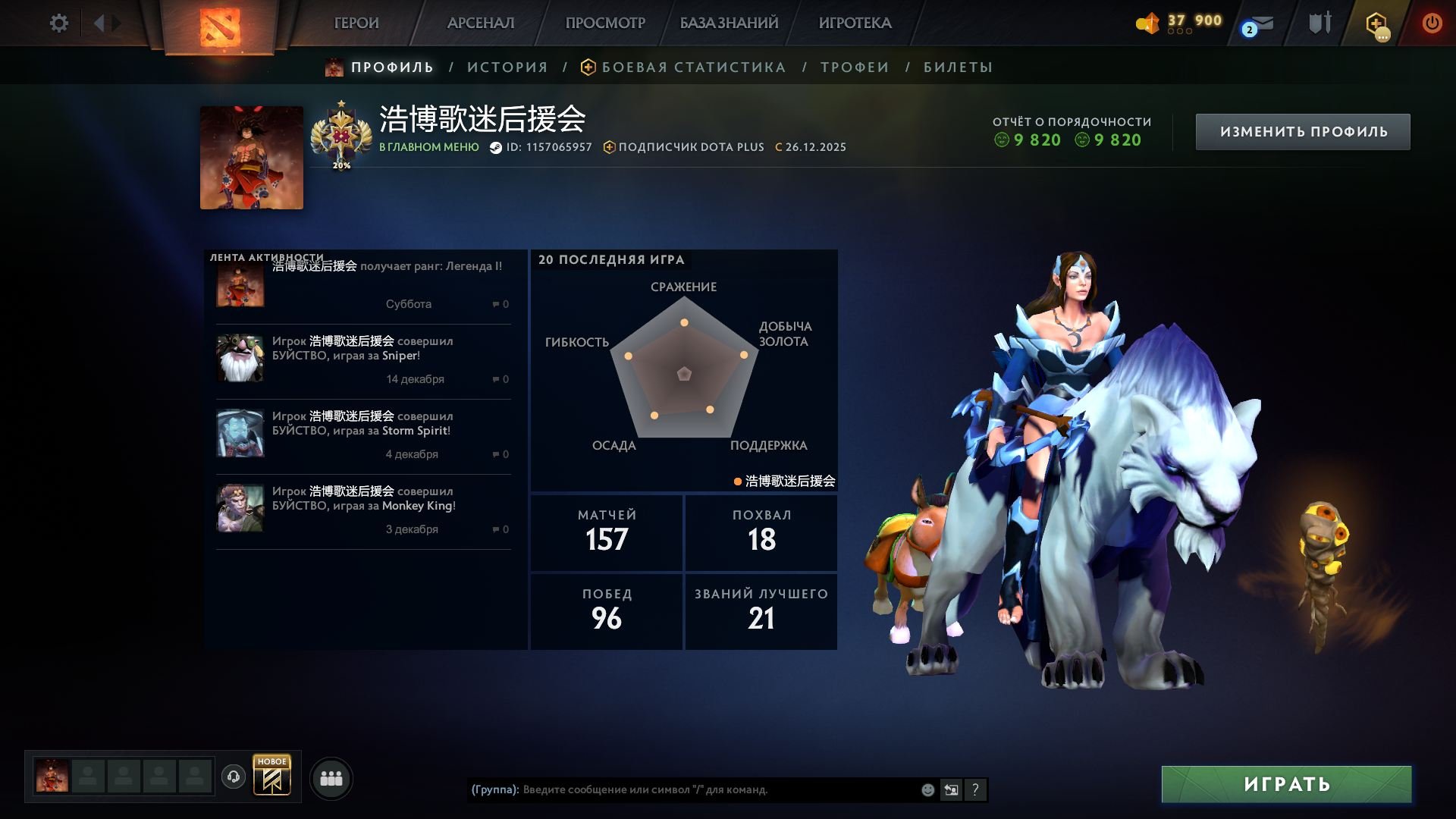Click the chat help question mark icon

975,789
